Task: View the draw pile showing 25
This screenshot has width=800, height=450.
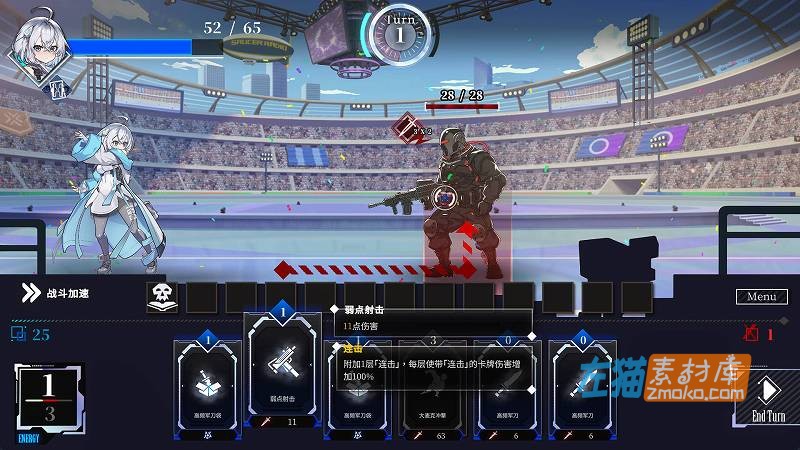Action: (x=31, y=334)
